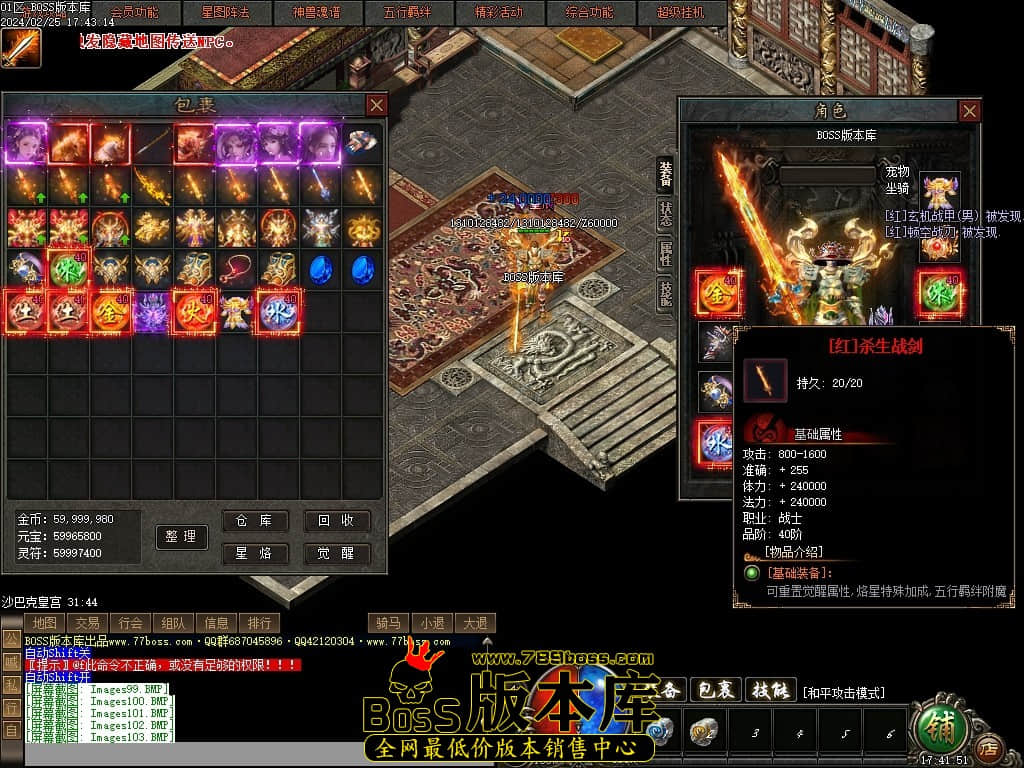Open the 五行羁绊 menu
Image resolution: width=1024 pixels, height=768 pixels.
[x=407, y=13]
